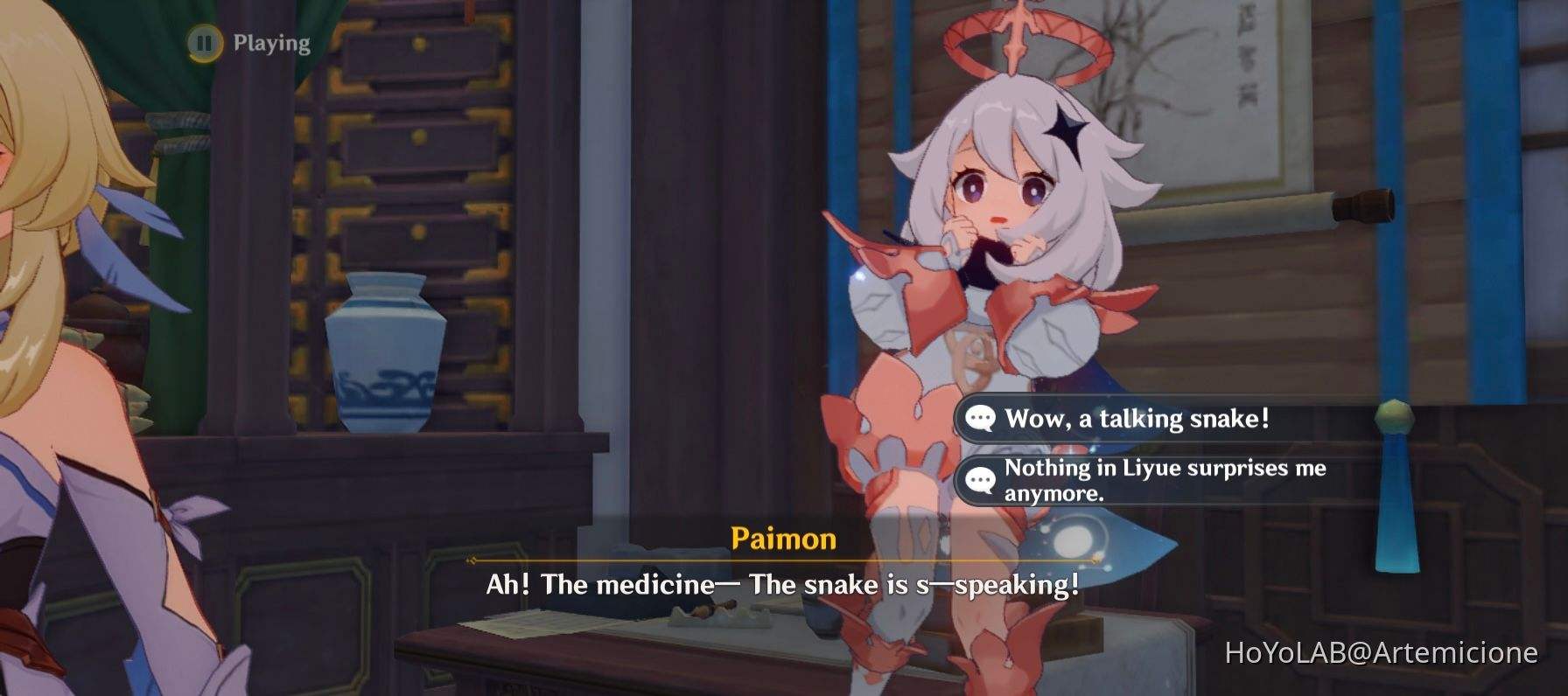Select the speech bubble icon beside 'Wow, a talking snake!'

pos(980,418)
